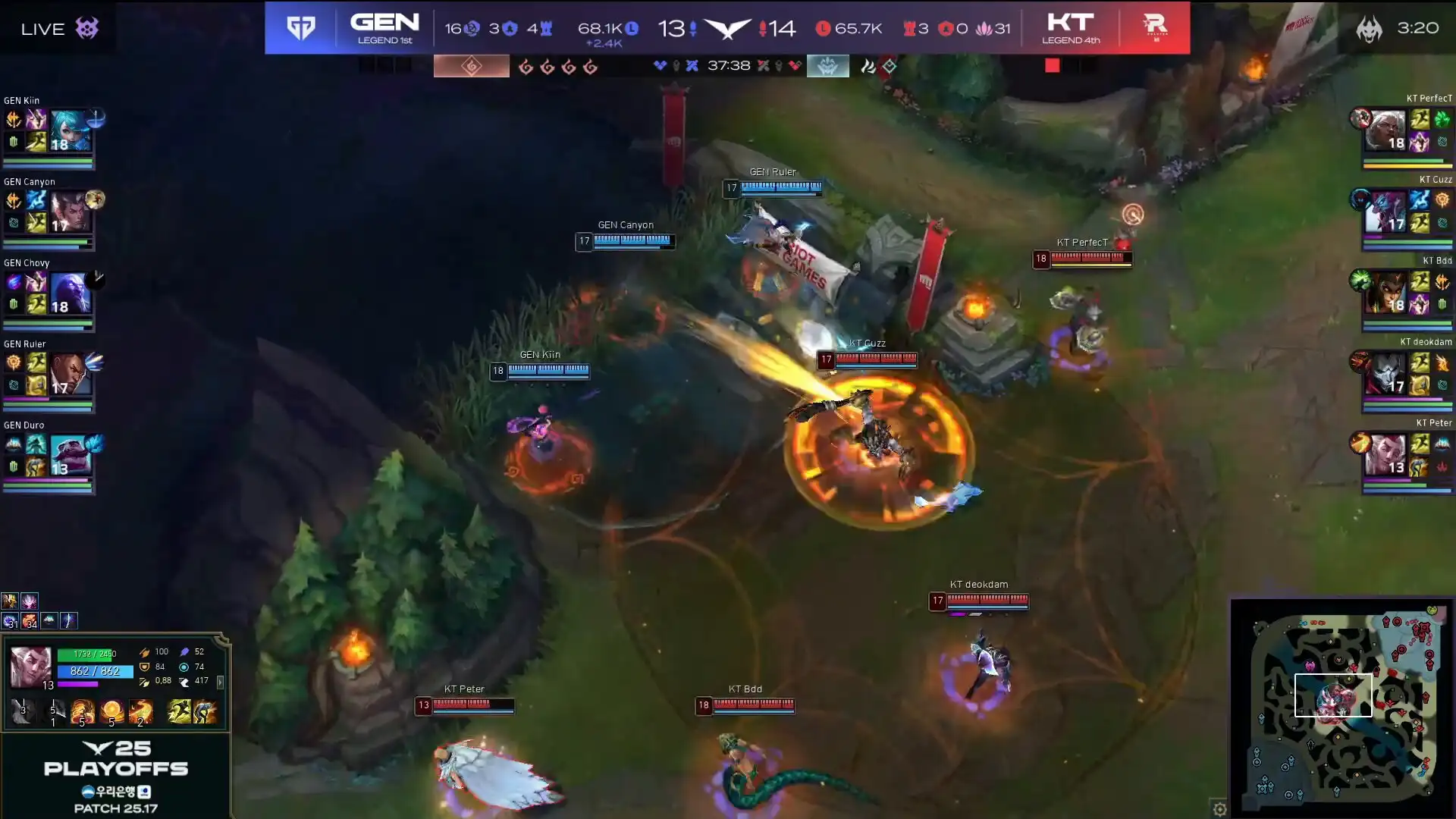Expand the champion stats panel arrow

click(221, 682)
